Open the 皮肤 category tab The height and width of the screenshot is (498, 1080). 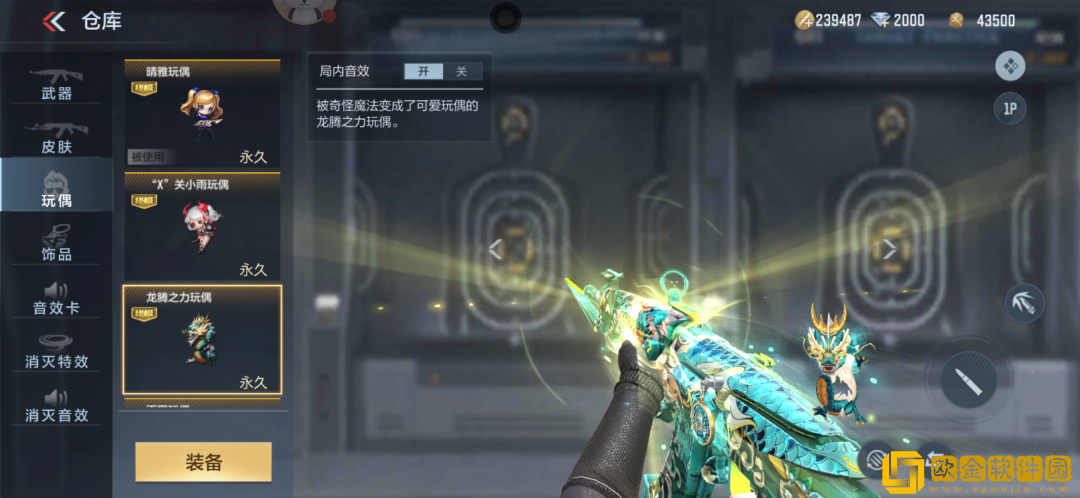[x=56, y=137]
